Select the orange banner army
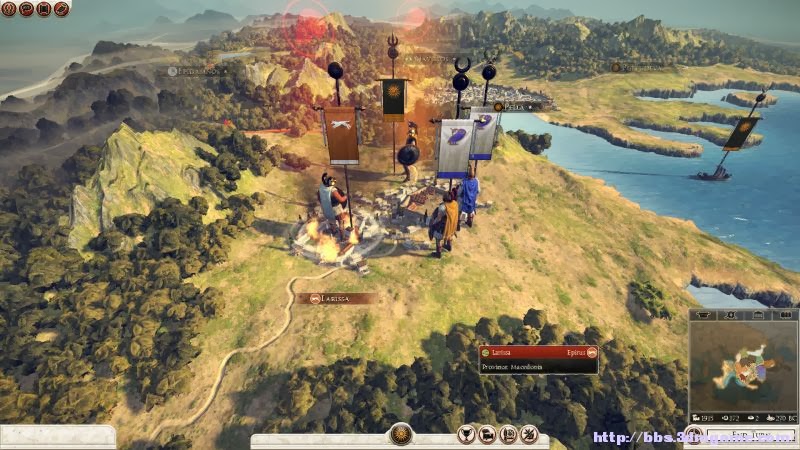Screen dimensions: 800x450 point(341,135)
